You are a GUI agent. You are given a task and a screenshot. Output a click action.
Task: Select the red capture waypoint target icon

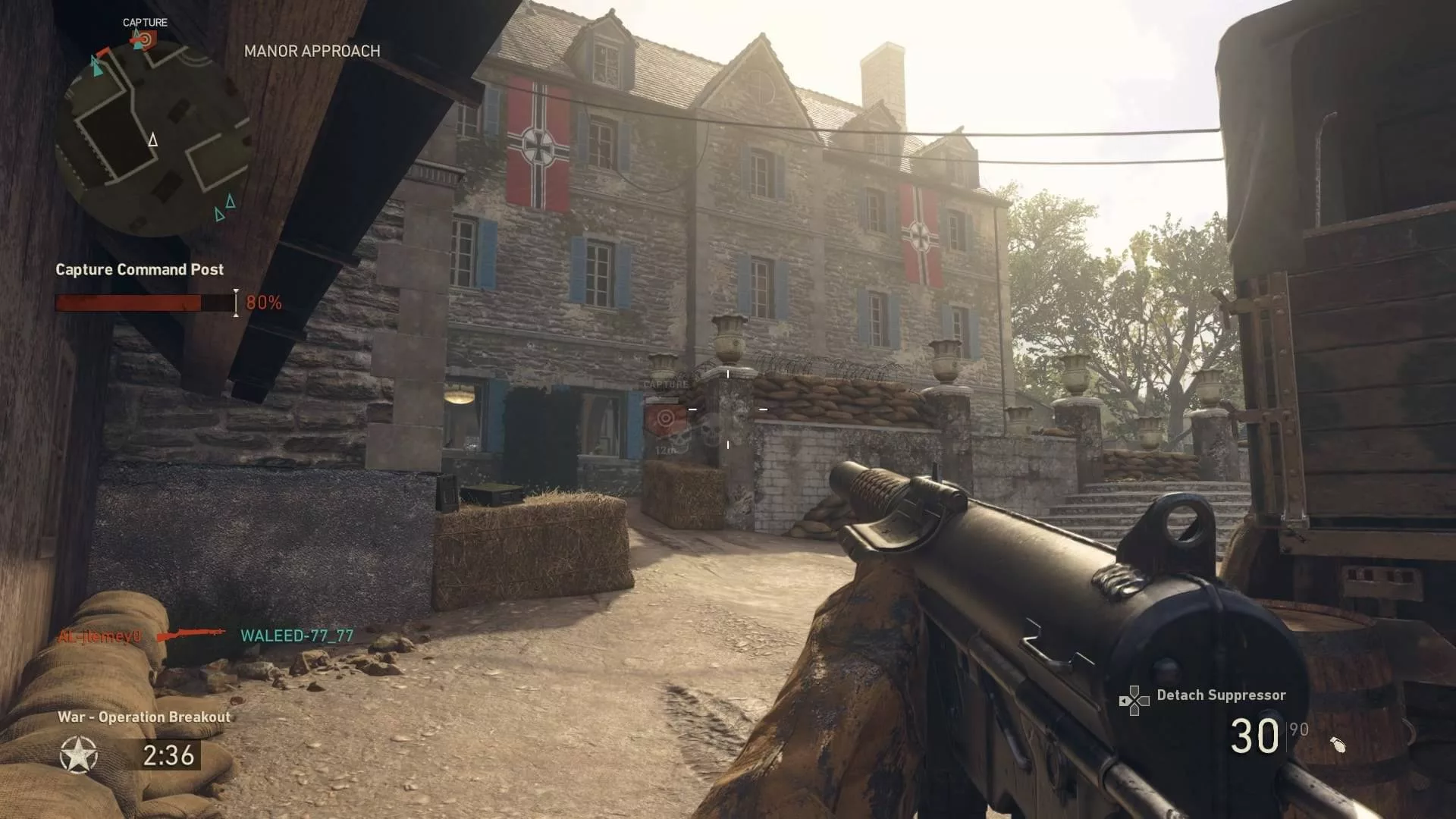coord(665,418)
